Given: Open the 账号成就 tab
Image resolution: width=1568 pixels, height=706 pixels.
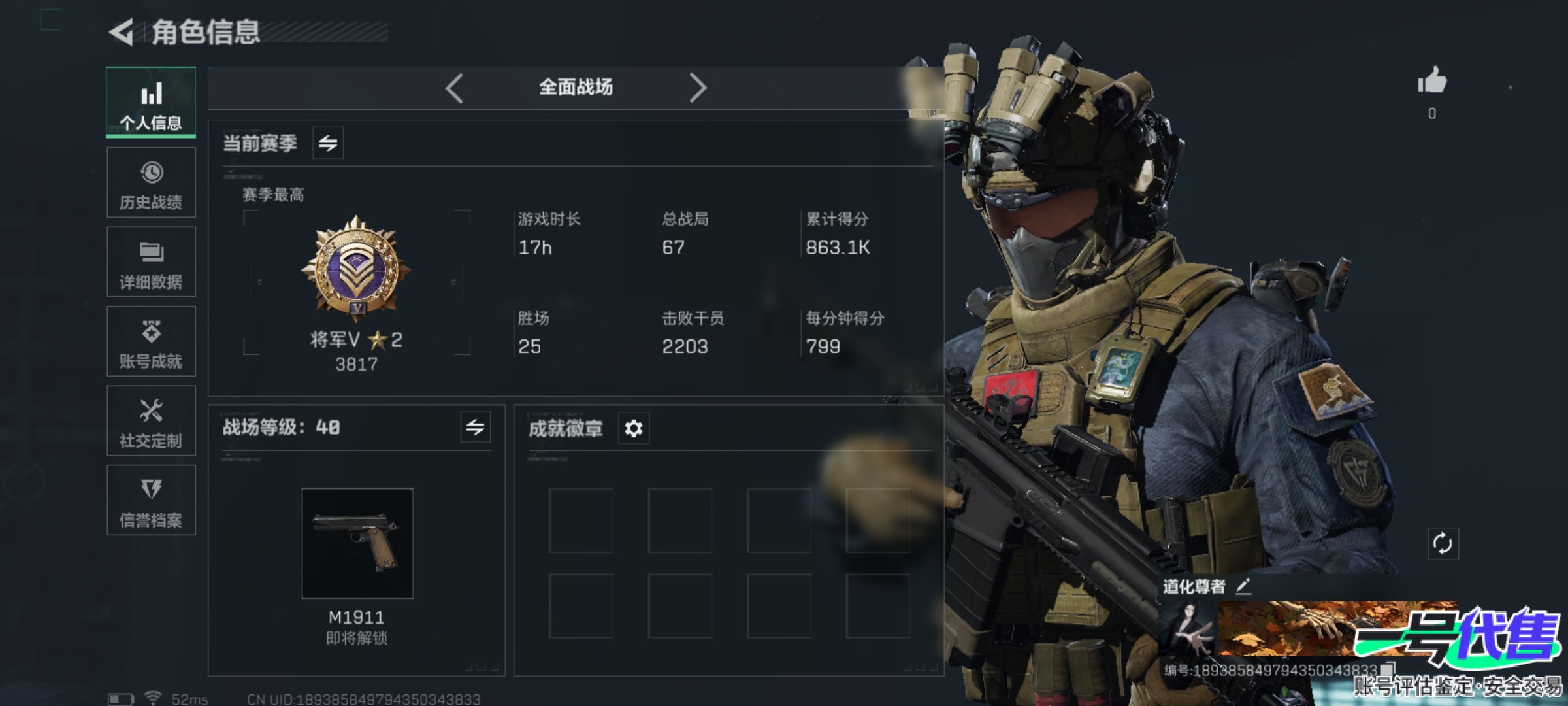Looking at the screenshot, I should pos(151,341).
